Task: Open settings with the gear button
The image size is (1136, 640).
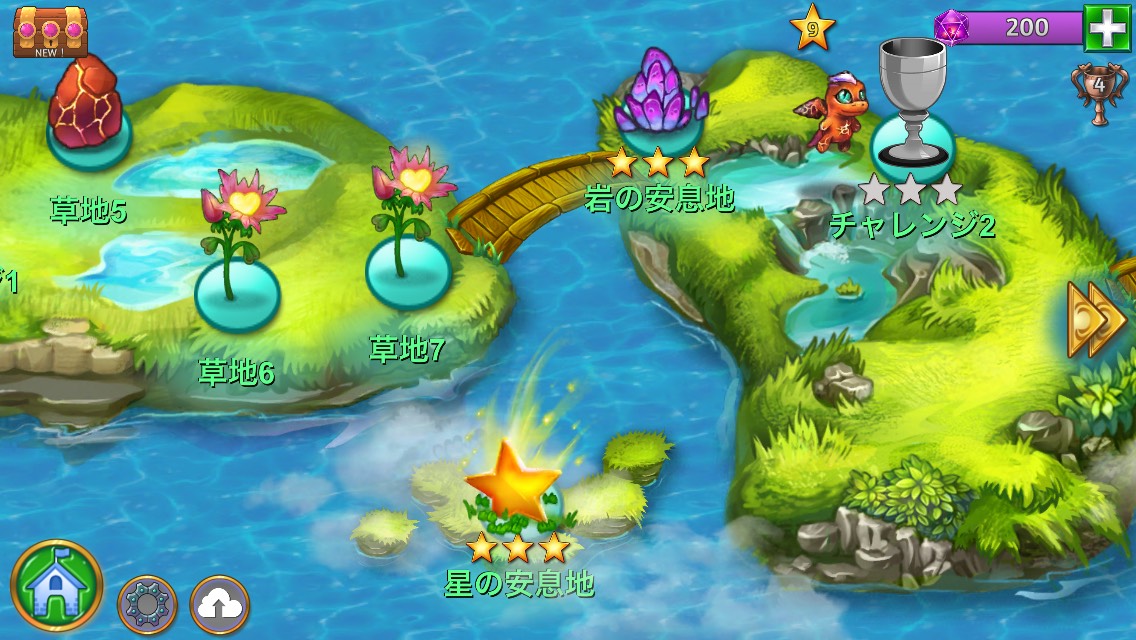Action: [x=147, y=604]
